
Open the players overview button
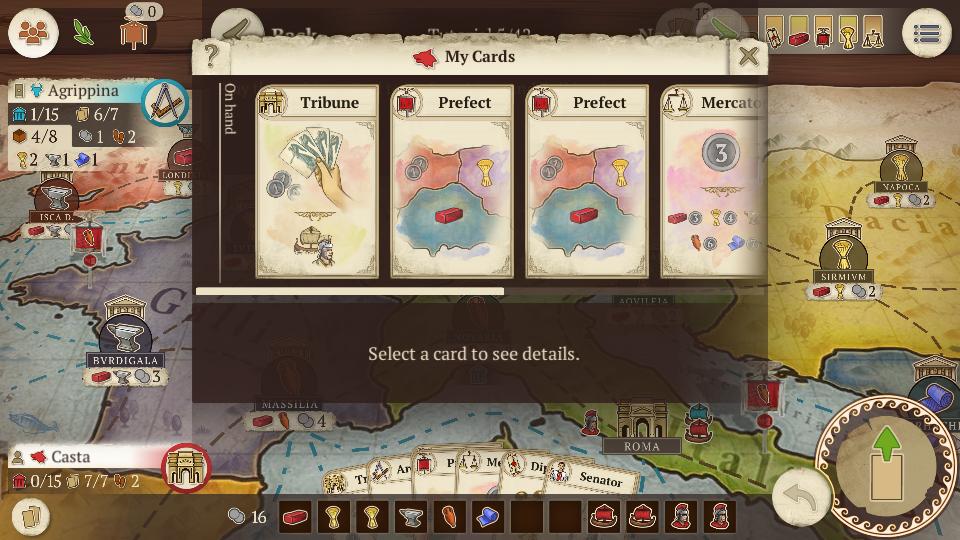33,33
